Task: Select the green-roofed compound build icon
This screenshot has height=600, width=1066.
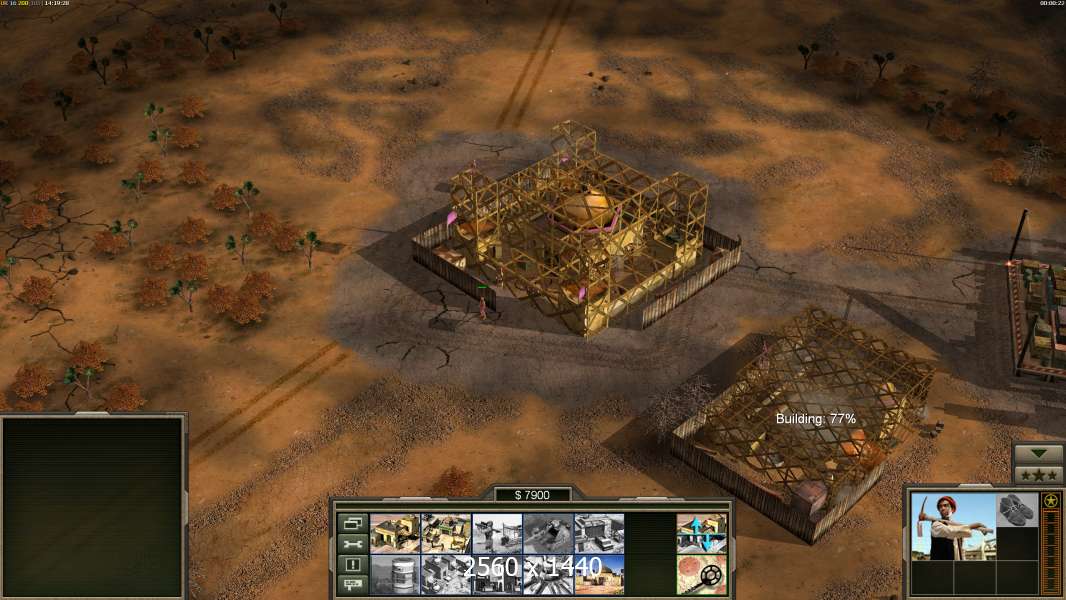Action: click(446, 534)
